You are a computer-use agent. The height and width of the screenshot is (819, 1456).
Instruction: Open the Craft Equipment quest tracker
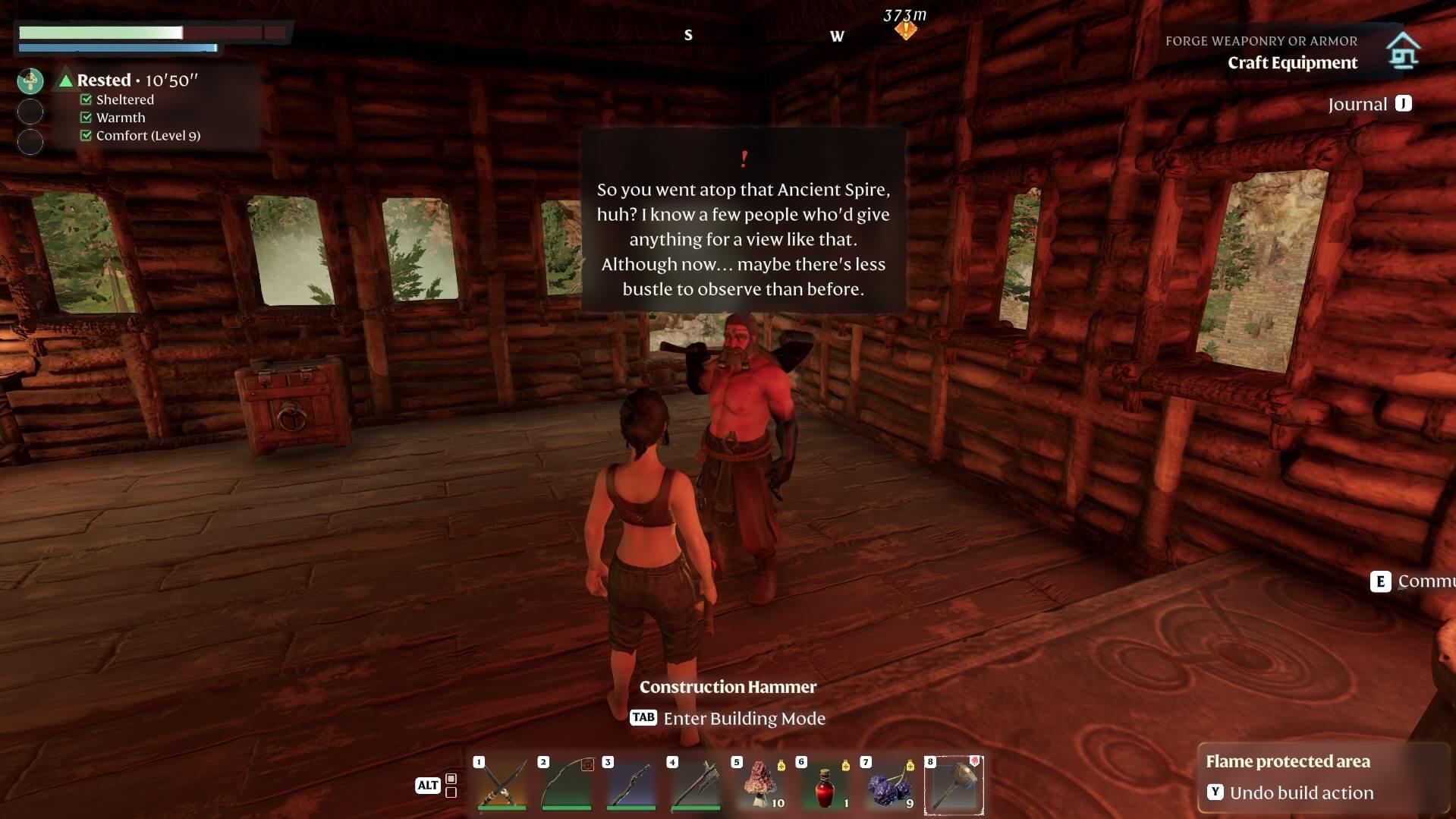click(1291, 62)
